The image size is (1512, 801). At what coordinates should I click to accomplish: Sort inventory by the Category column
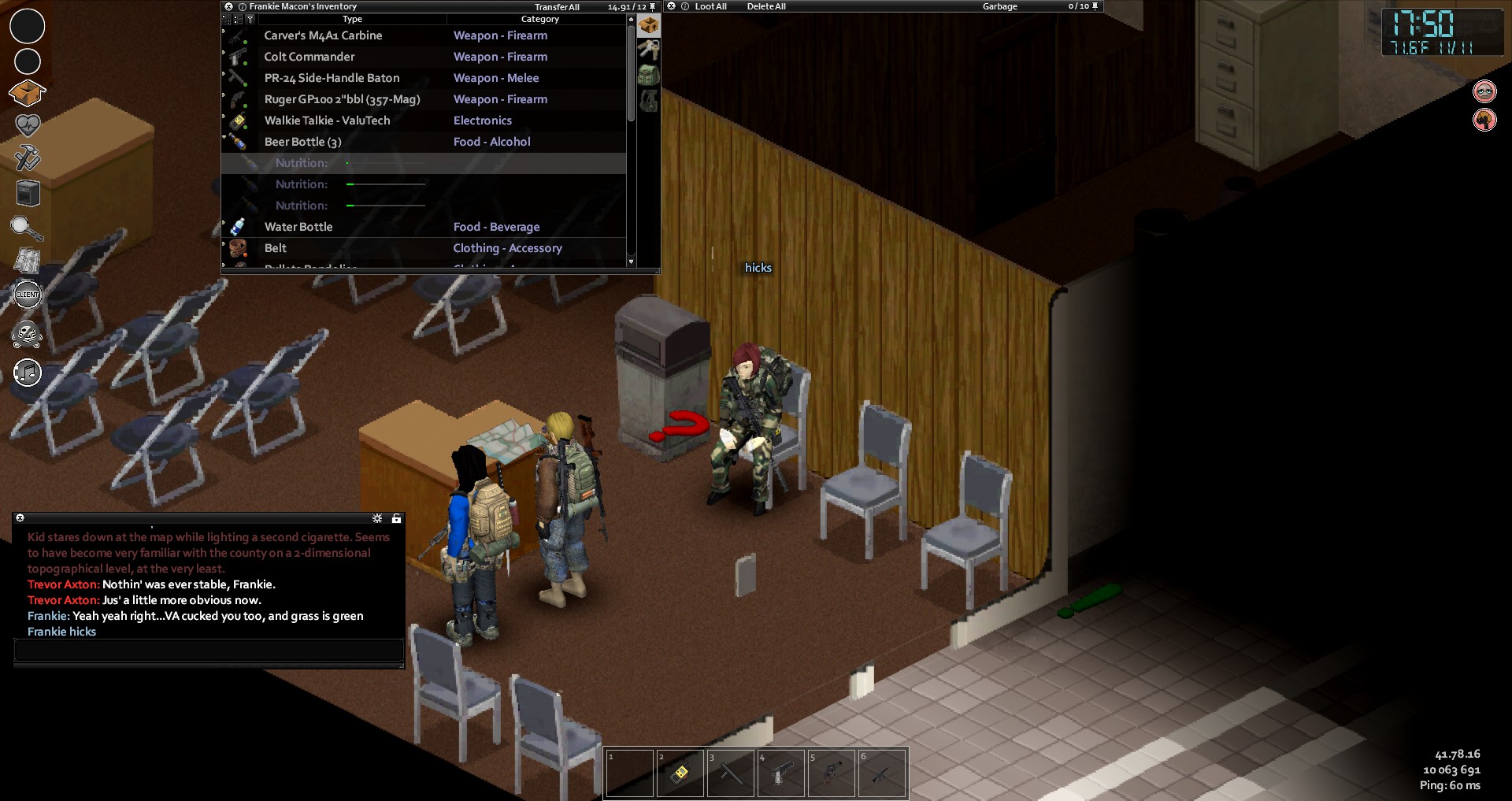point(539,19)
